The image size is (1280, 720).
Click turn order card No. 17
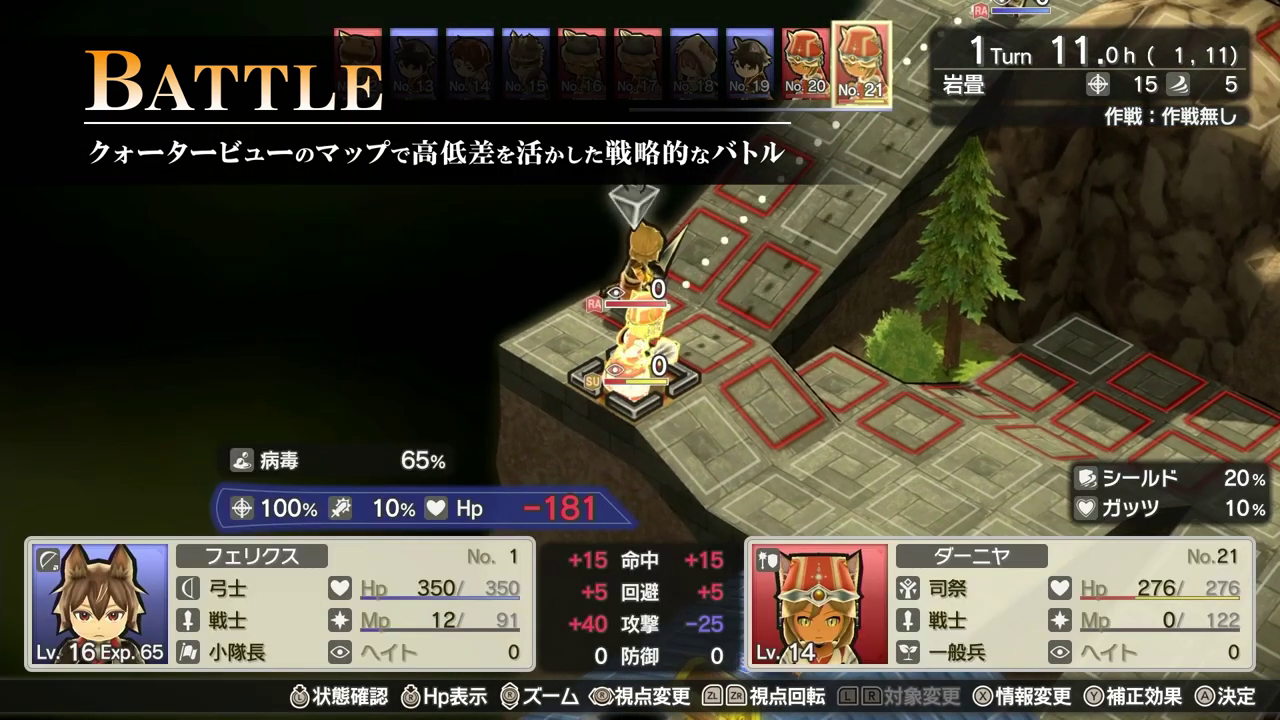[x=638, y=63]
